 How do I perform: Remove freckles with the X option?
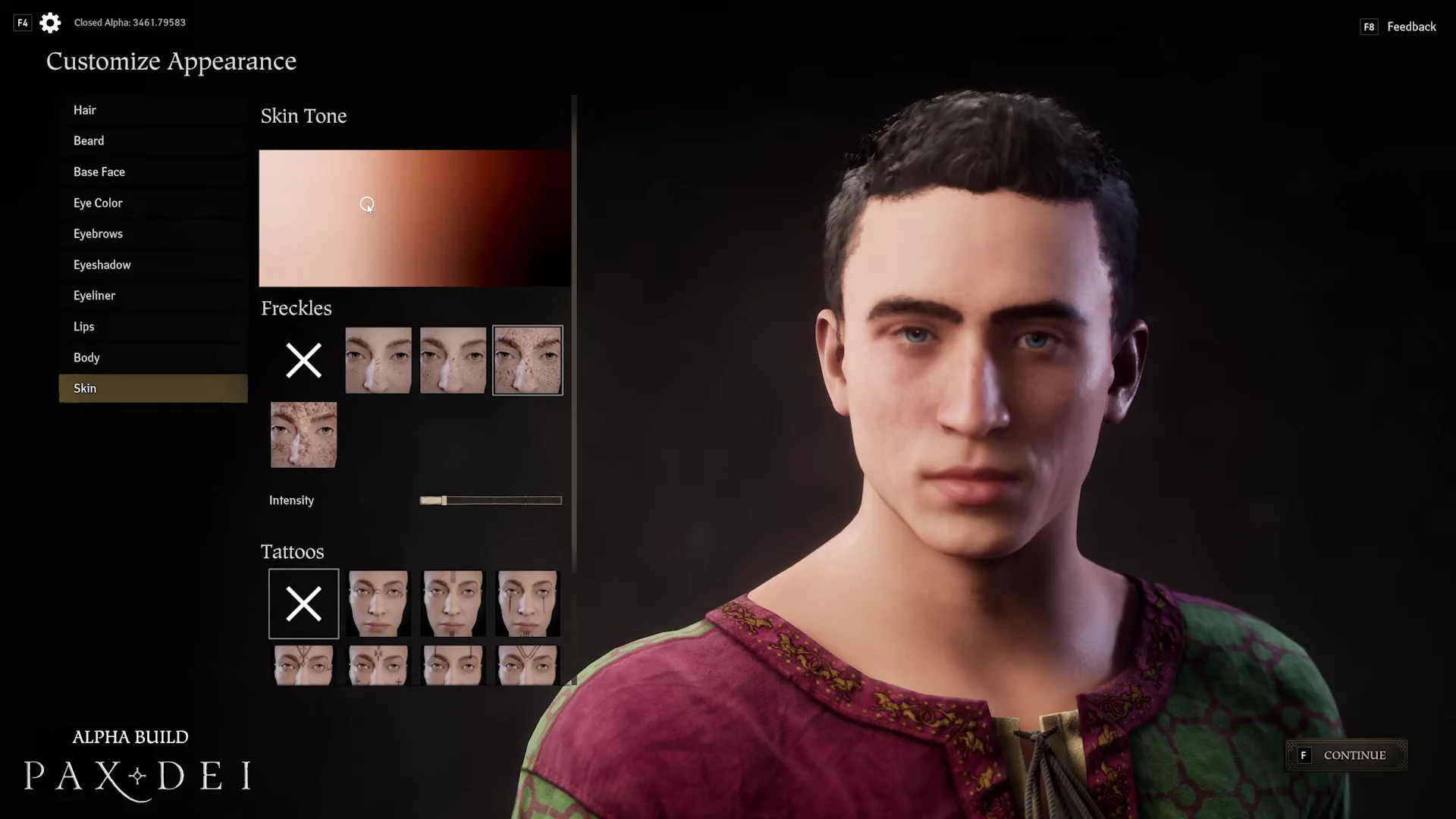[x=303, y=360]
